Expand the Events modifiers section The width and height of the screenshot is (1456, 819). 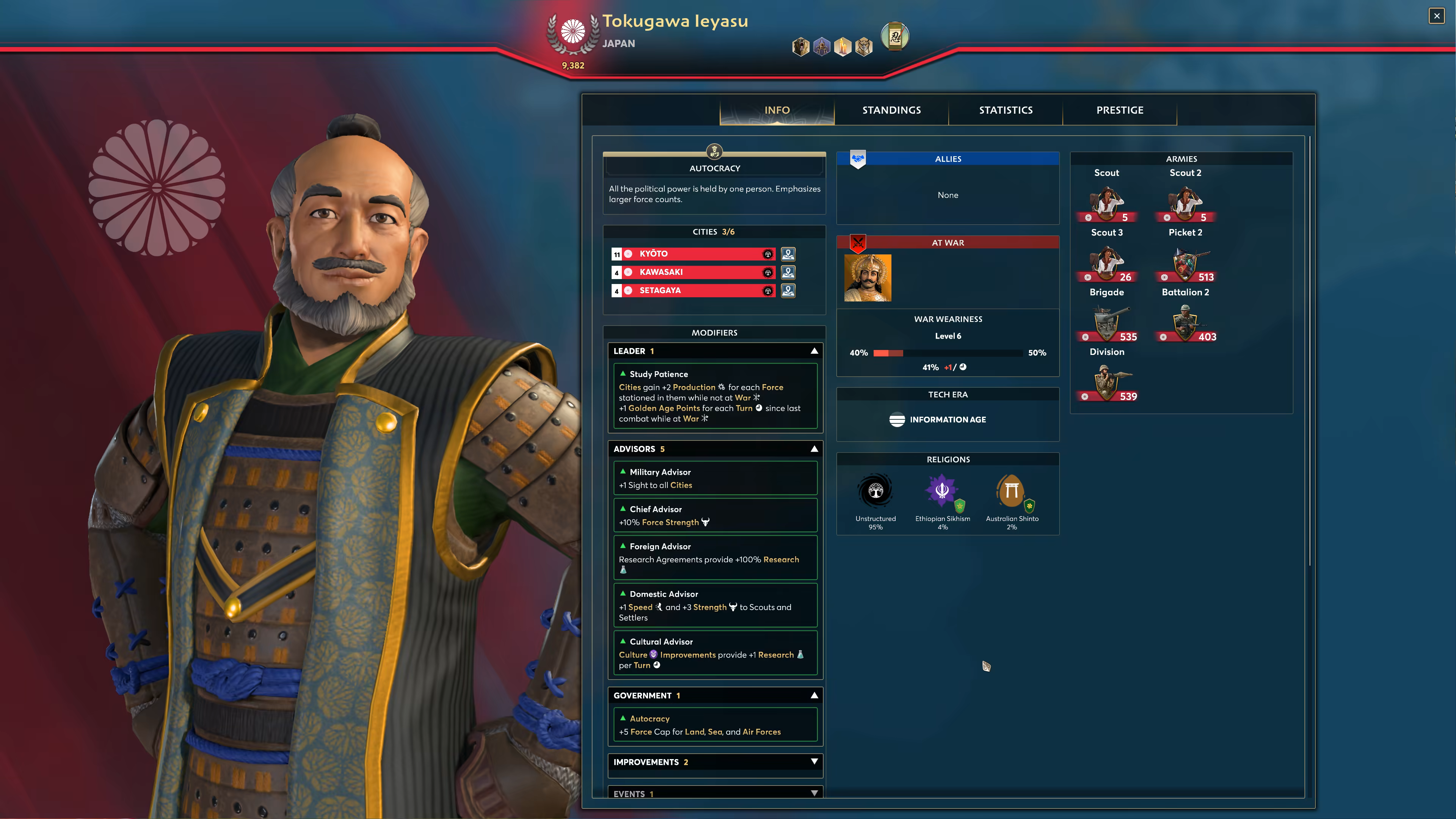pos(814,793)
